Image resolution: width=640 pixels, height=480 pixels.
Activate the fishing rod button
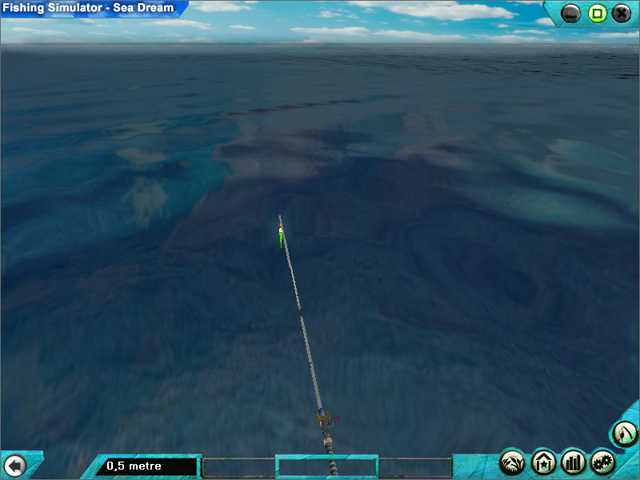625,434
